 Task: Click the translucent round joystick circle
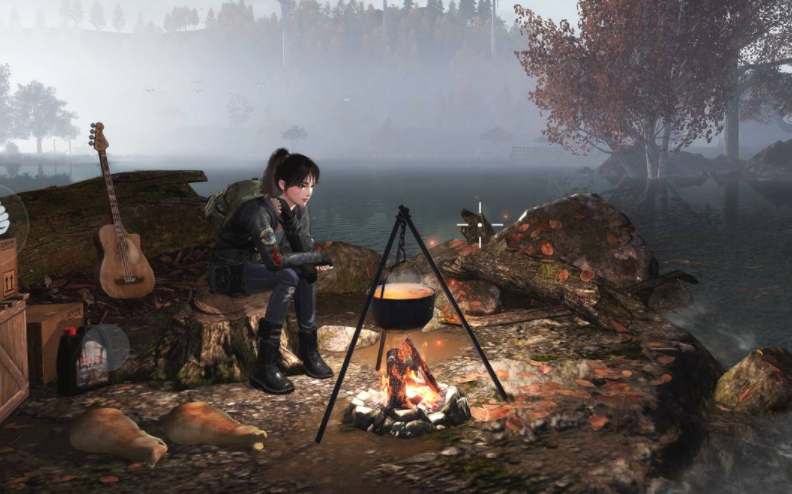[103, 348]
